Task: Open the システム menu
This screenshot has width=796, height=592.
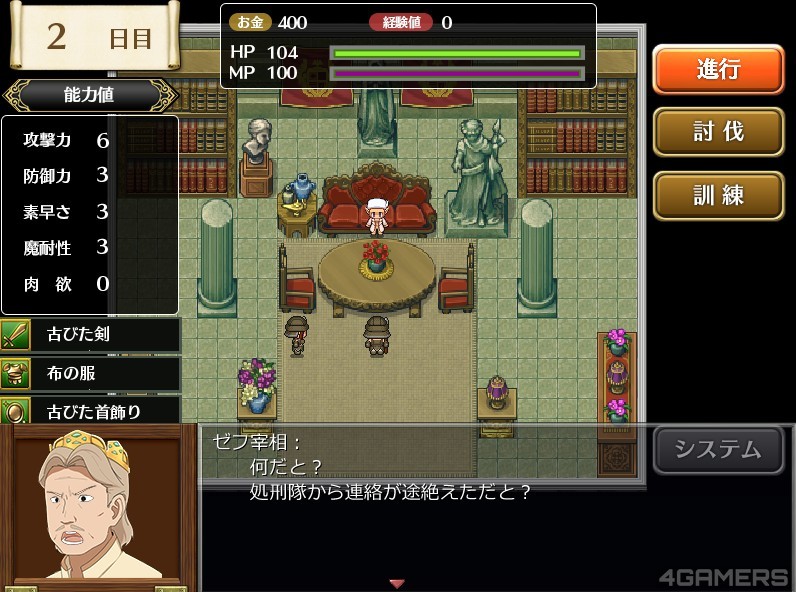Action: tap(718, 450)
